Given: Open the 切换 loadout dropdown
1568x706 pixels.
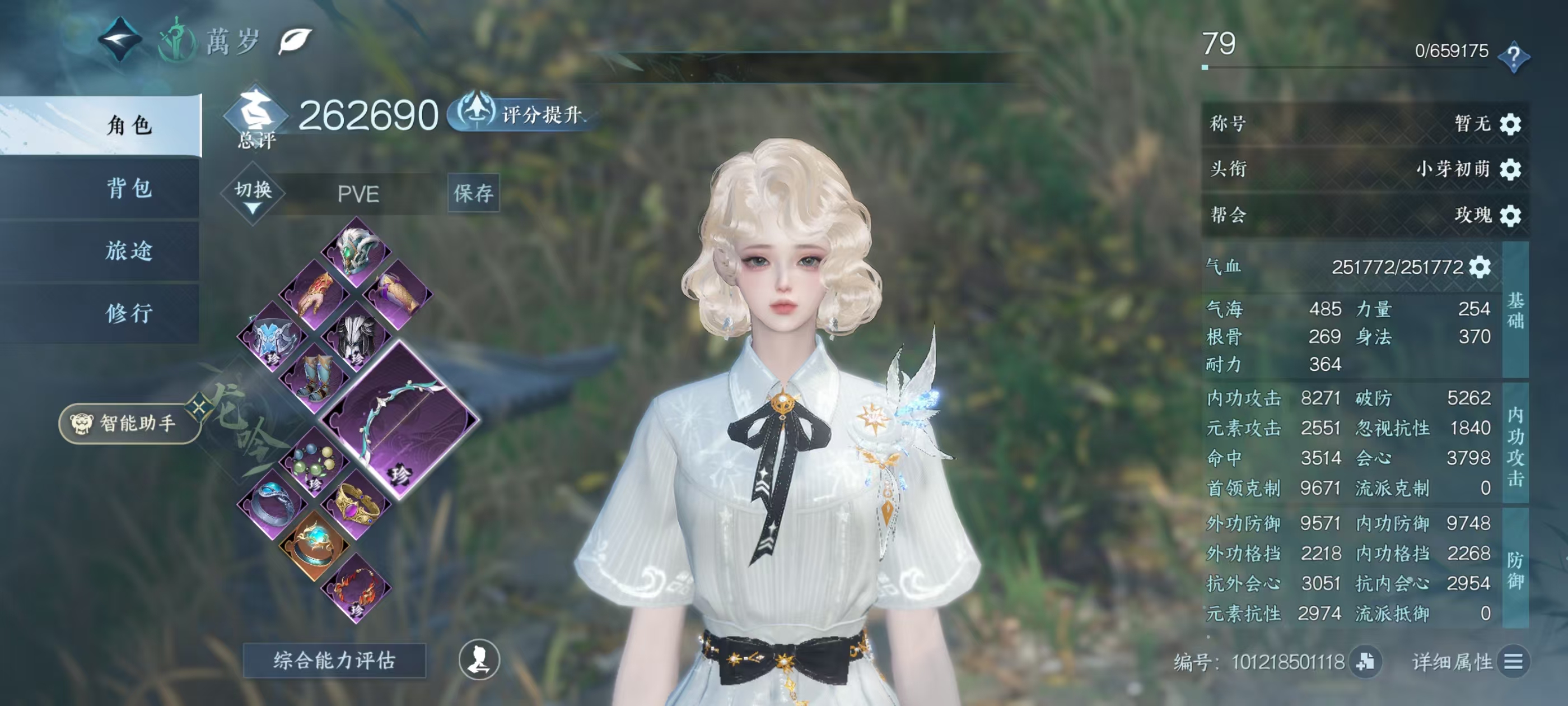Looking at the screenshot, I should 253,195.
